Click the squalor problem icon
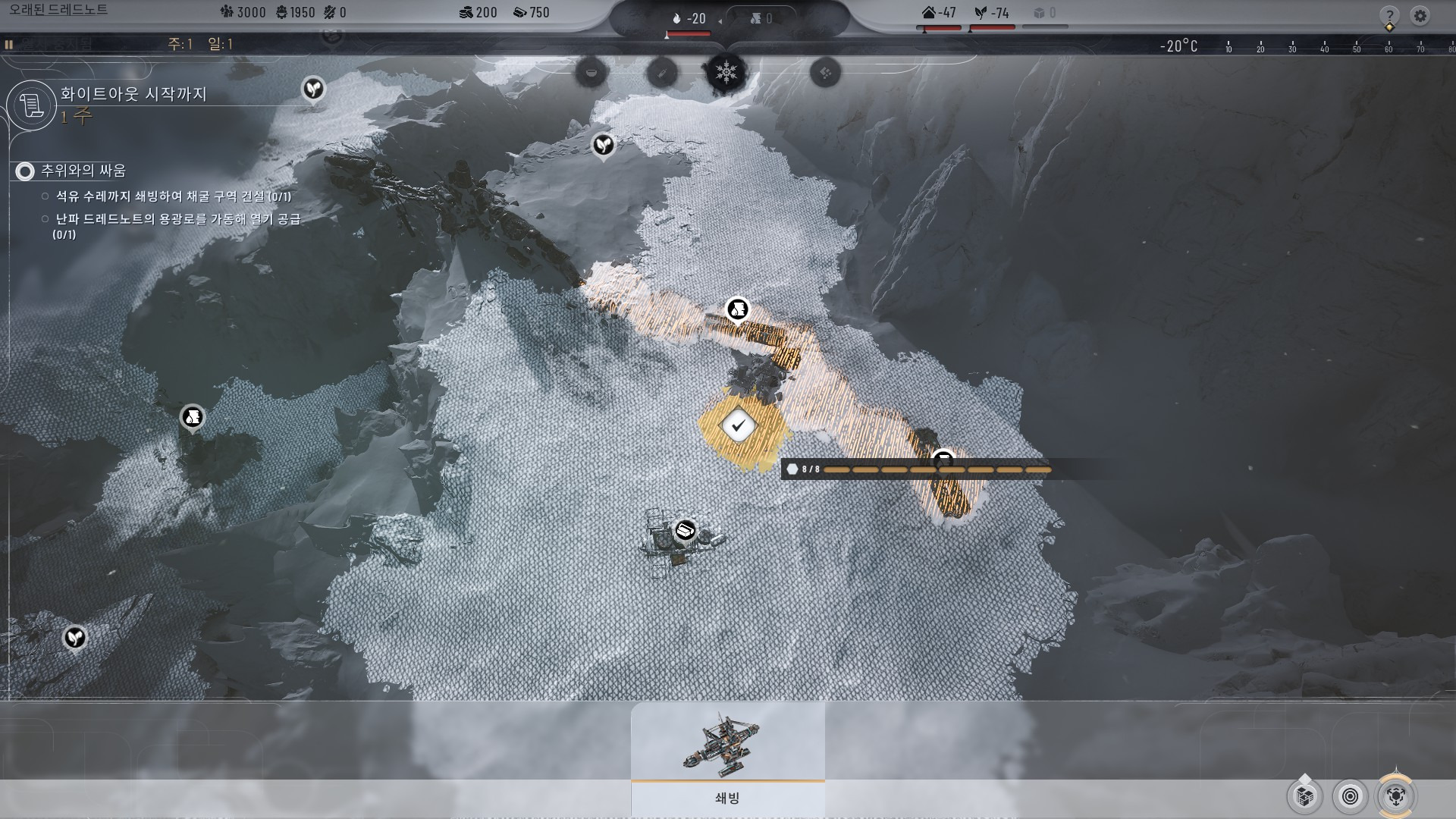Viewport: 1456px width, 819px height. click(x=825, y=73)
